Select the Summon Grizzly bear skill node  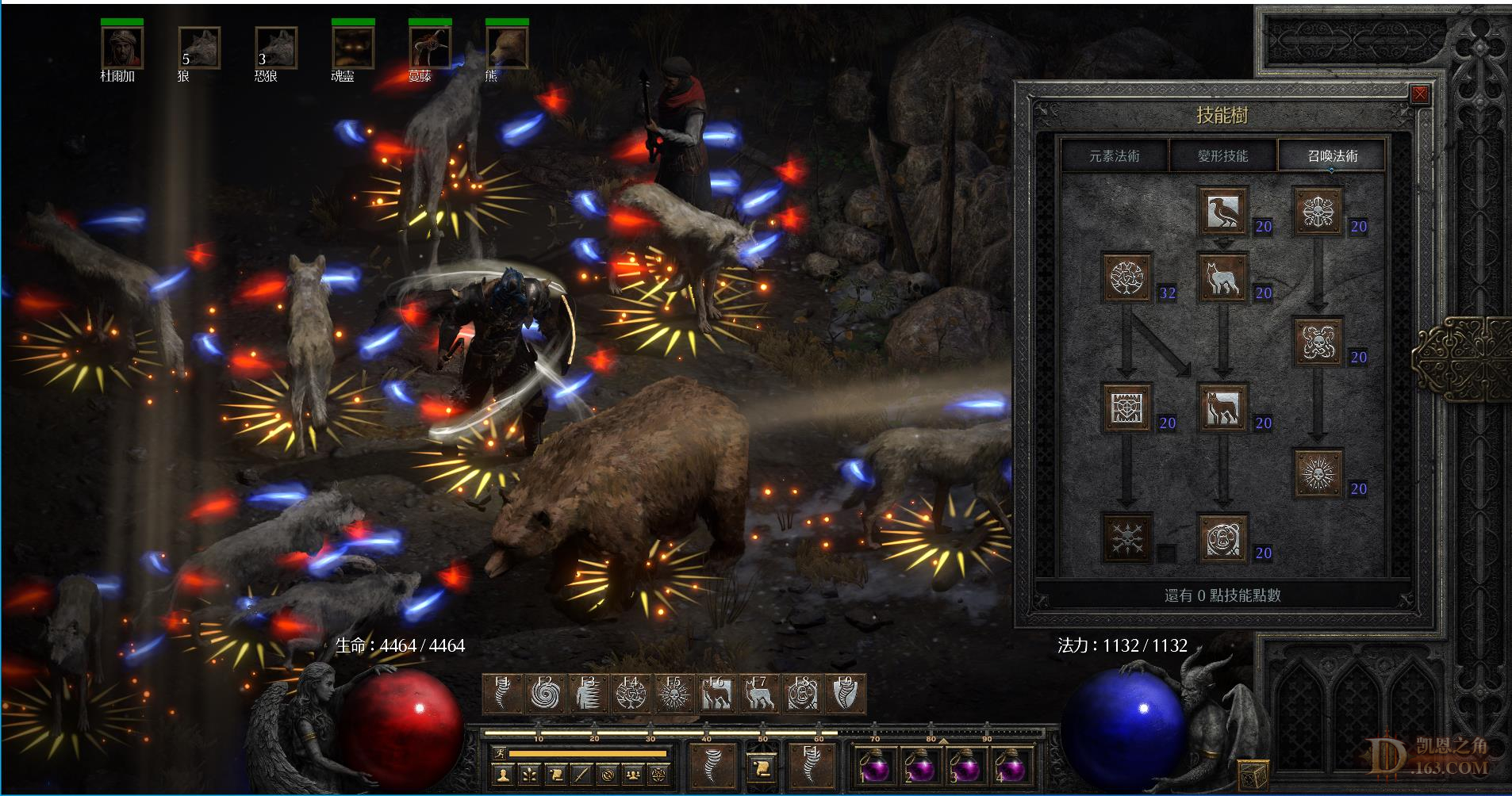[1222, 538]
